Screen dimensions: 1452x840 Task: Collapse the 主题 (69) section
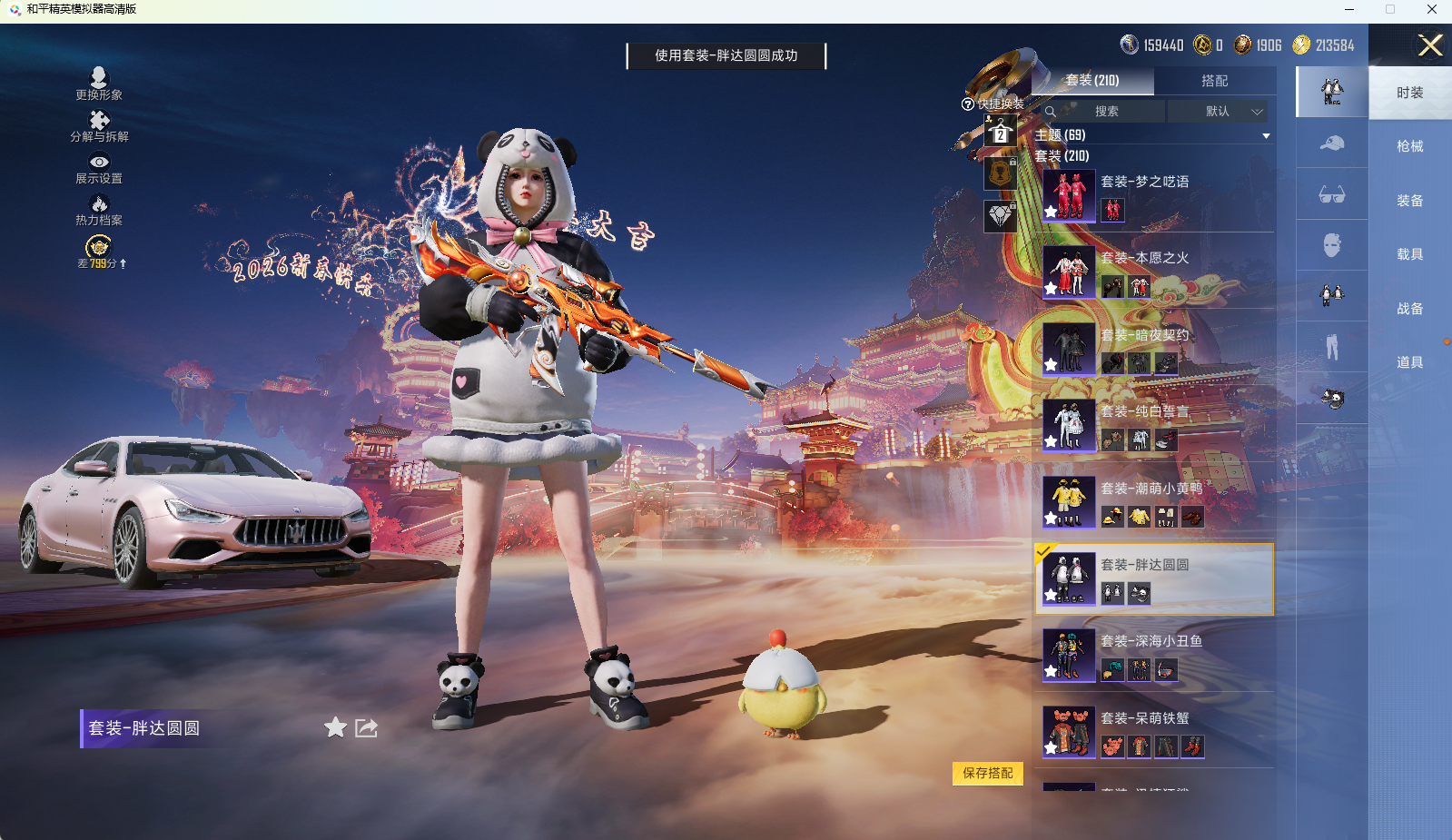[1267, 134]
